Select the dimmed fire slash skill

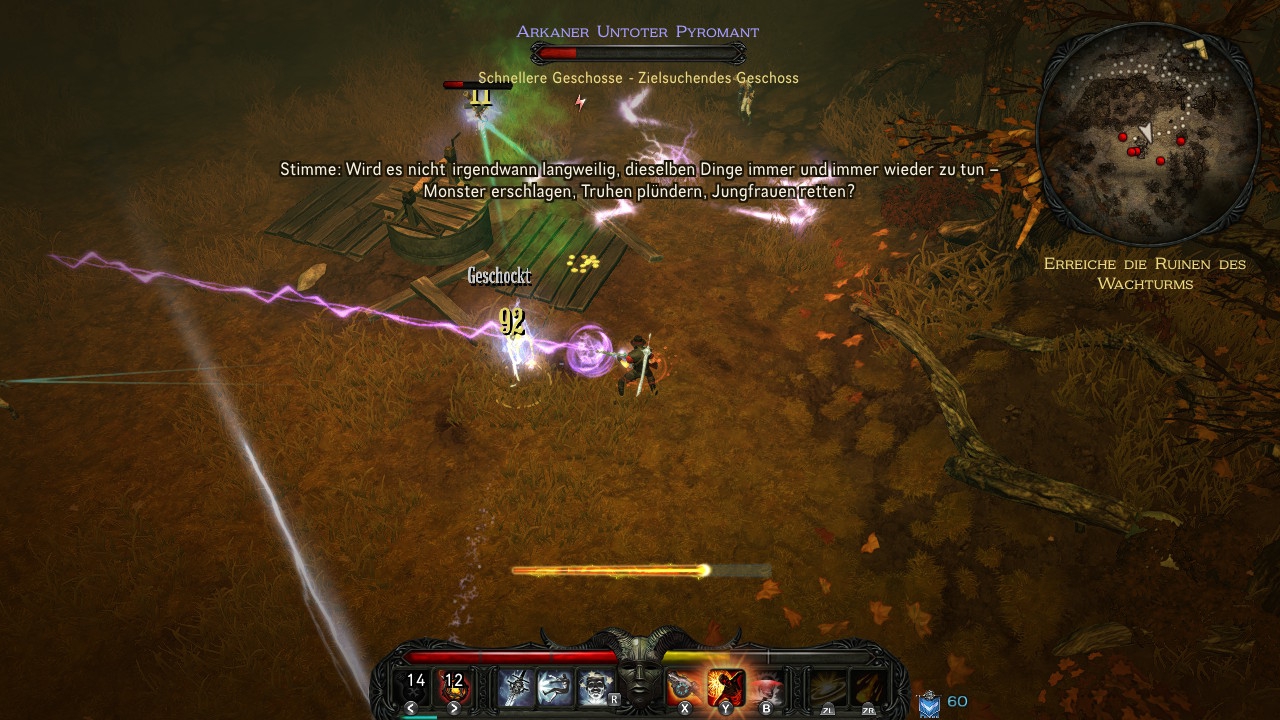866,687
